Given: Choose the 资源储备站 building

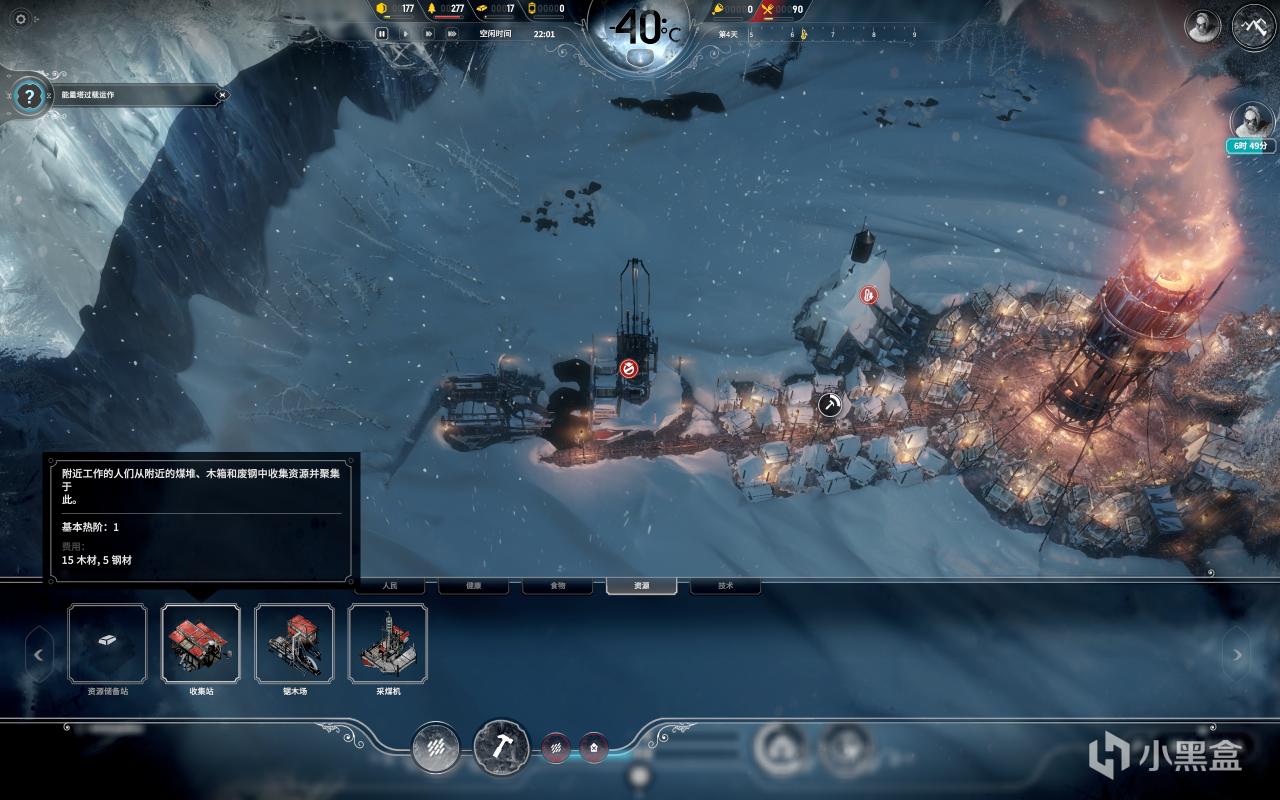Looking at the screenshot, I should coord(107,643).
